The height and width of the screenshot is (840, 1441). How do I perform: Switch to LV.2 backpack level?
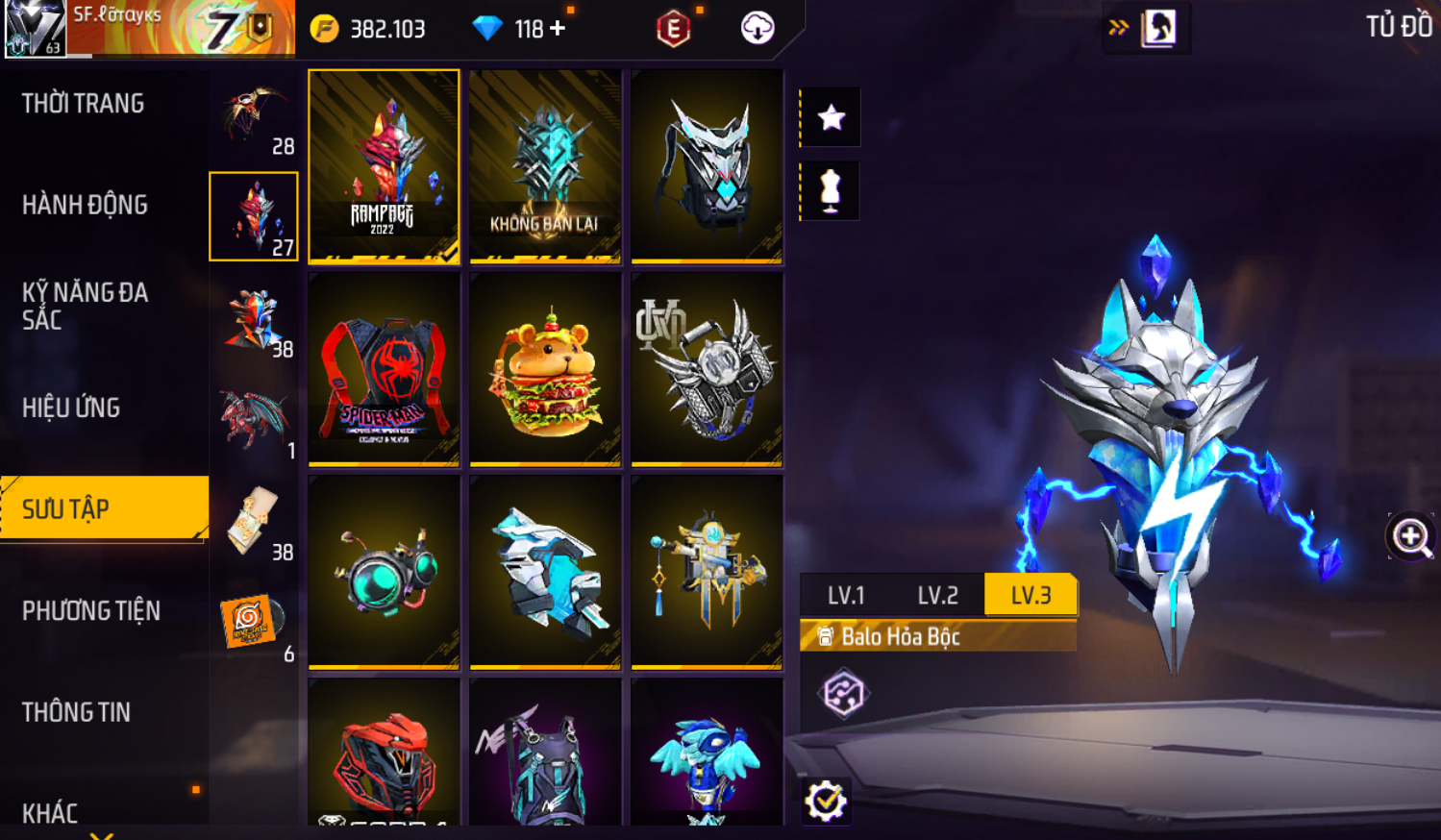pos(937,596)
